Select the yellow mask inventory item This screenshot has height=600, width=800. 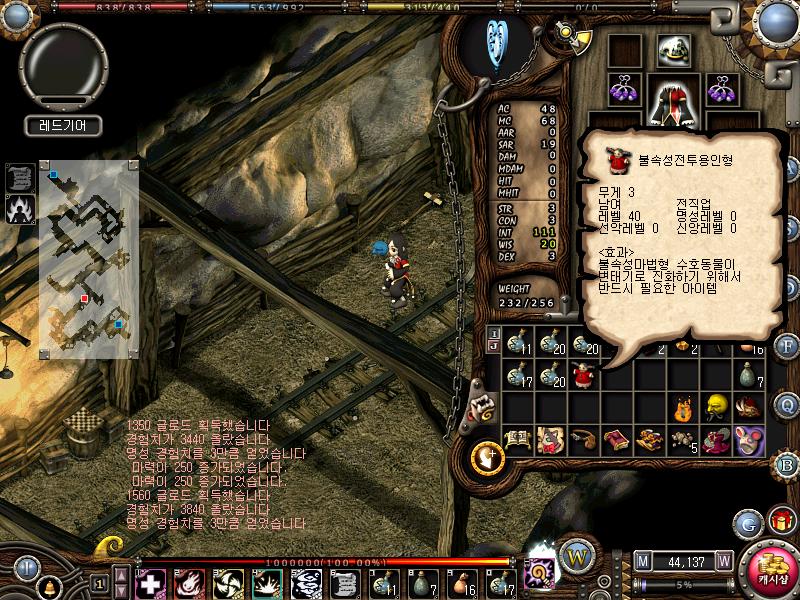(x=715, y=406)
